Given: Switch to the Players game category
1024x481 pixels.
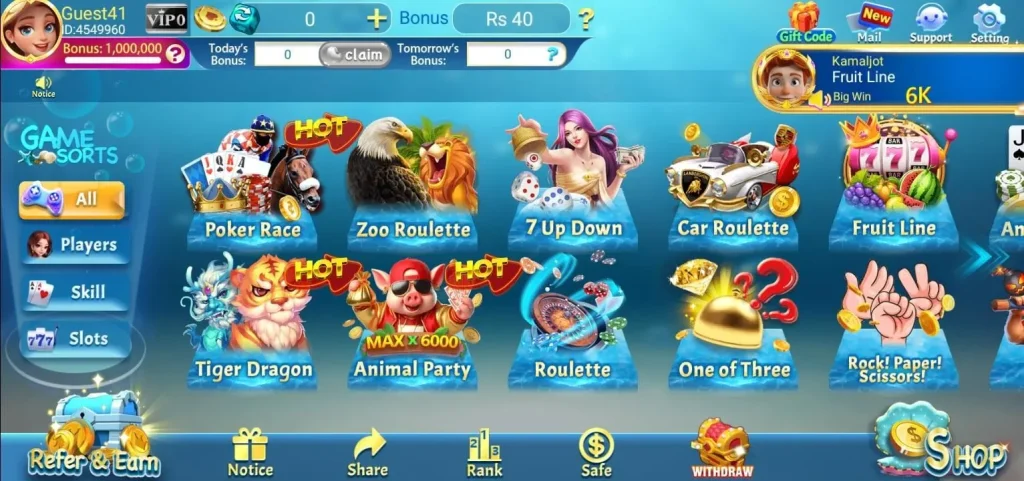Looking at the screenshot, I should point(76,245).
